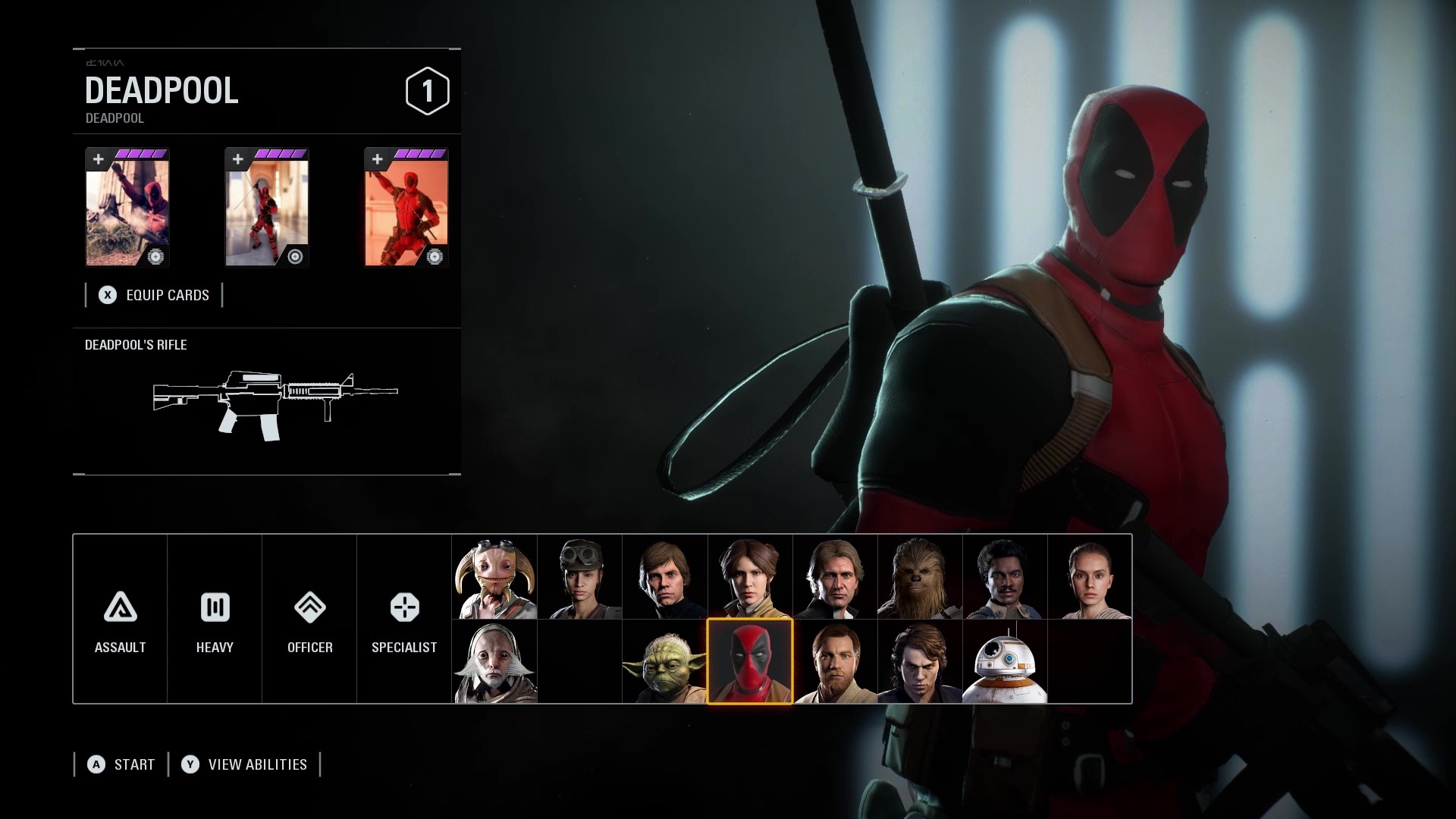Select the Chewbacca hero portrait

[x=919, y=577]
